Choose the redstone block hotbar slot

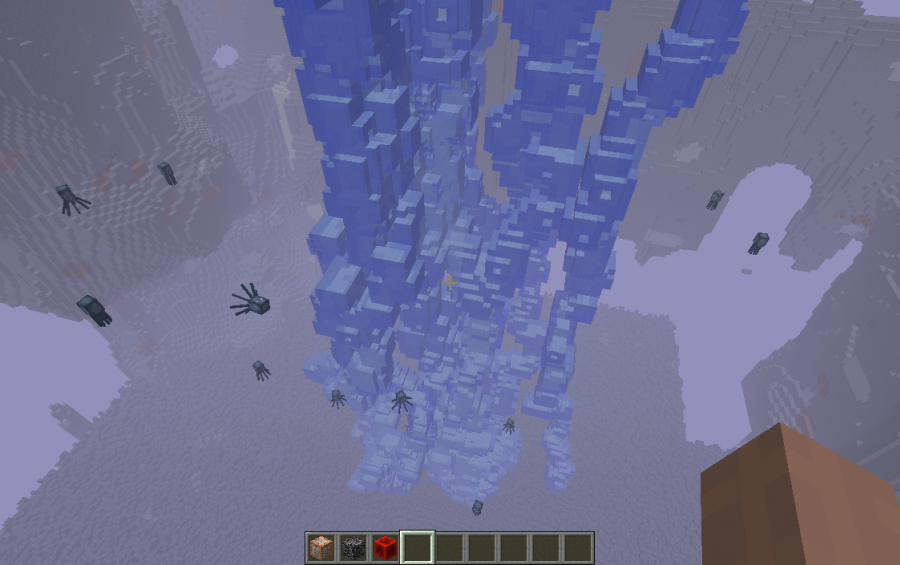pyautogui.click(x=385, y=547)
